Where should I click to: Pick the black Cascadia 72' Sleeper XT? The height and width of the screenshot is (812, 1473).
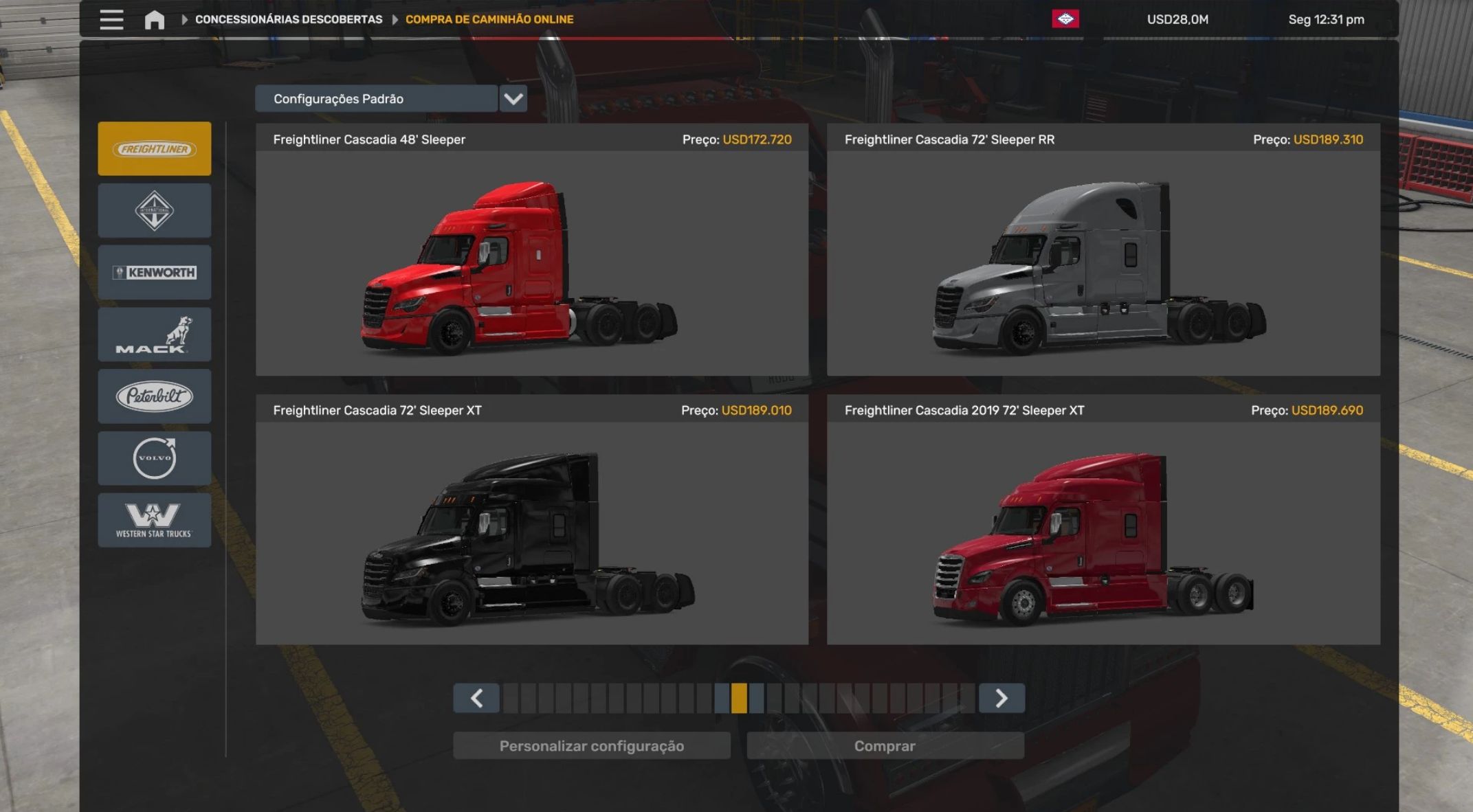[x=532, y=532]
